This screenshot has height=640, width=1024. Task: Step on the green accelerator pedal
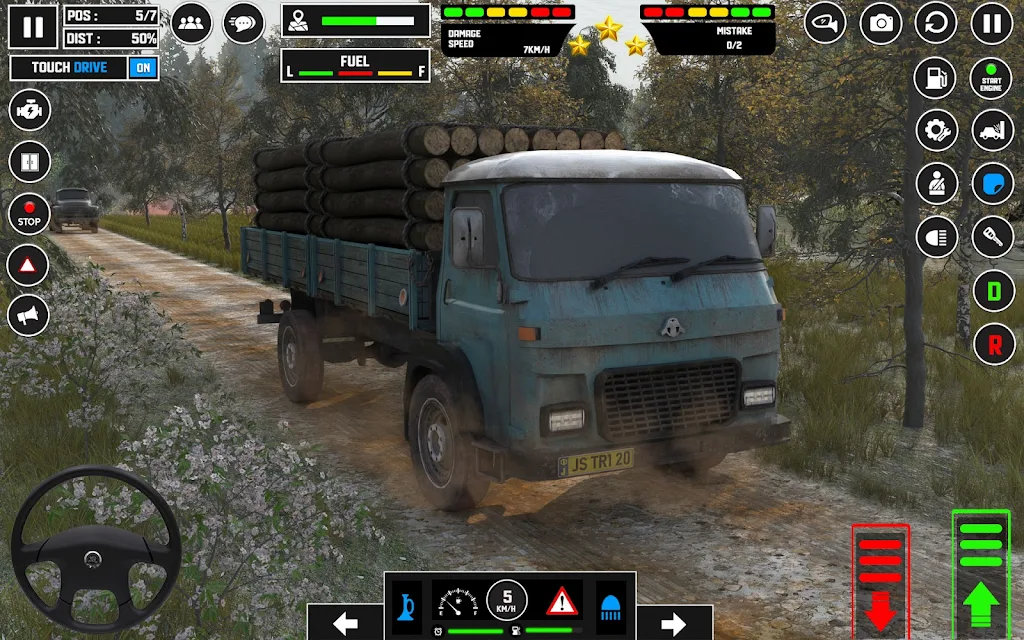[980, 573]
